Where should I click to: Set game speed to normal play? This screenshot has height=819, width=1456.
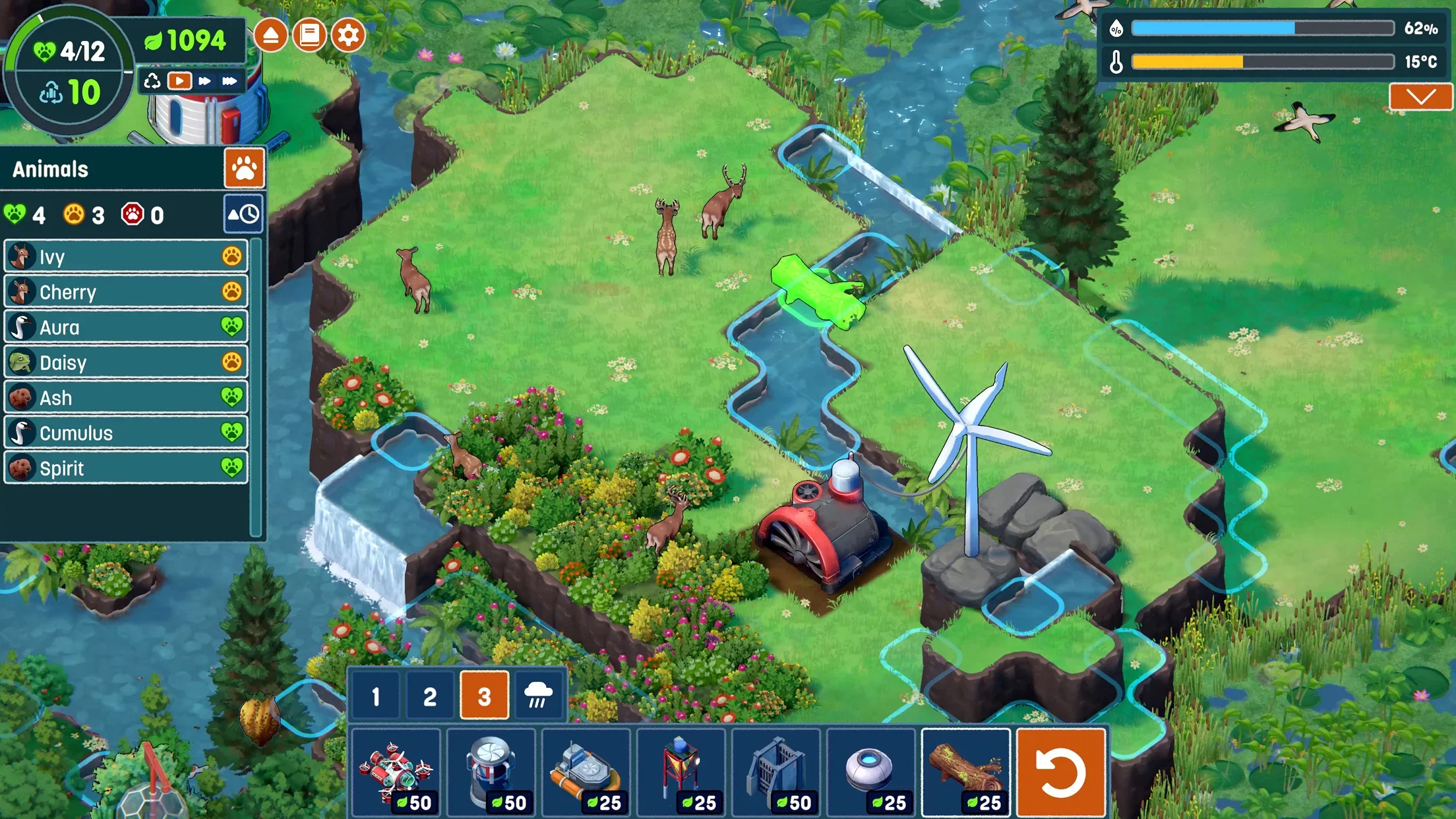pos(179,81)
